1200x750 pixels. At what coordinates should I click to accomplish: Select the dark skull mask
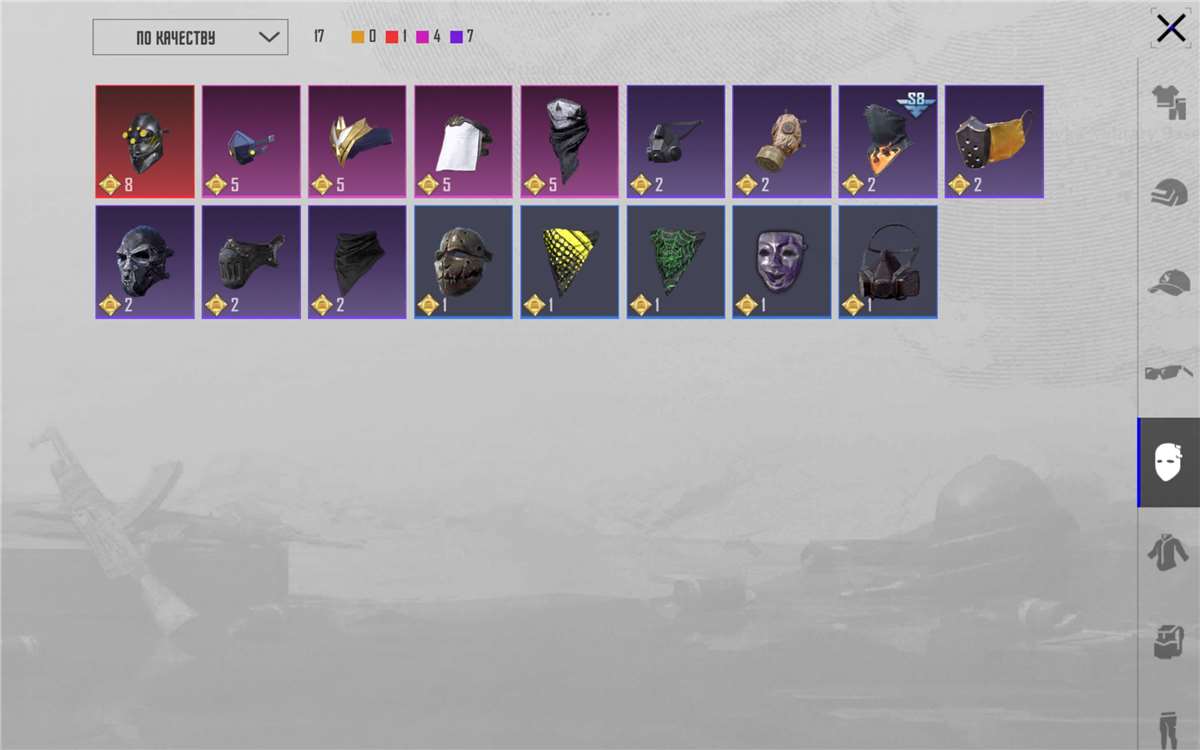(x=145, y=262)
